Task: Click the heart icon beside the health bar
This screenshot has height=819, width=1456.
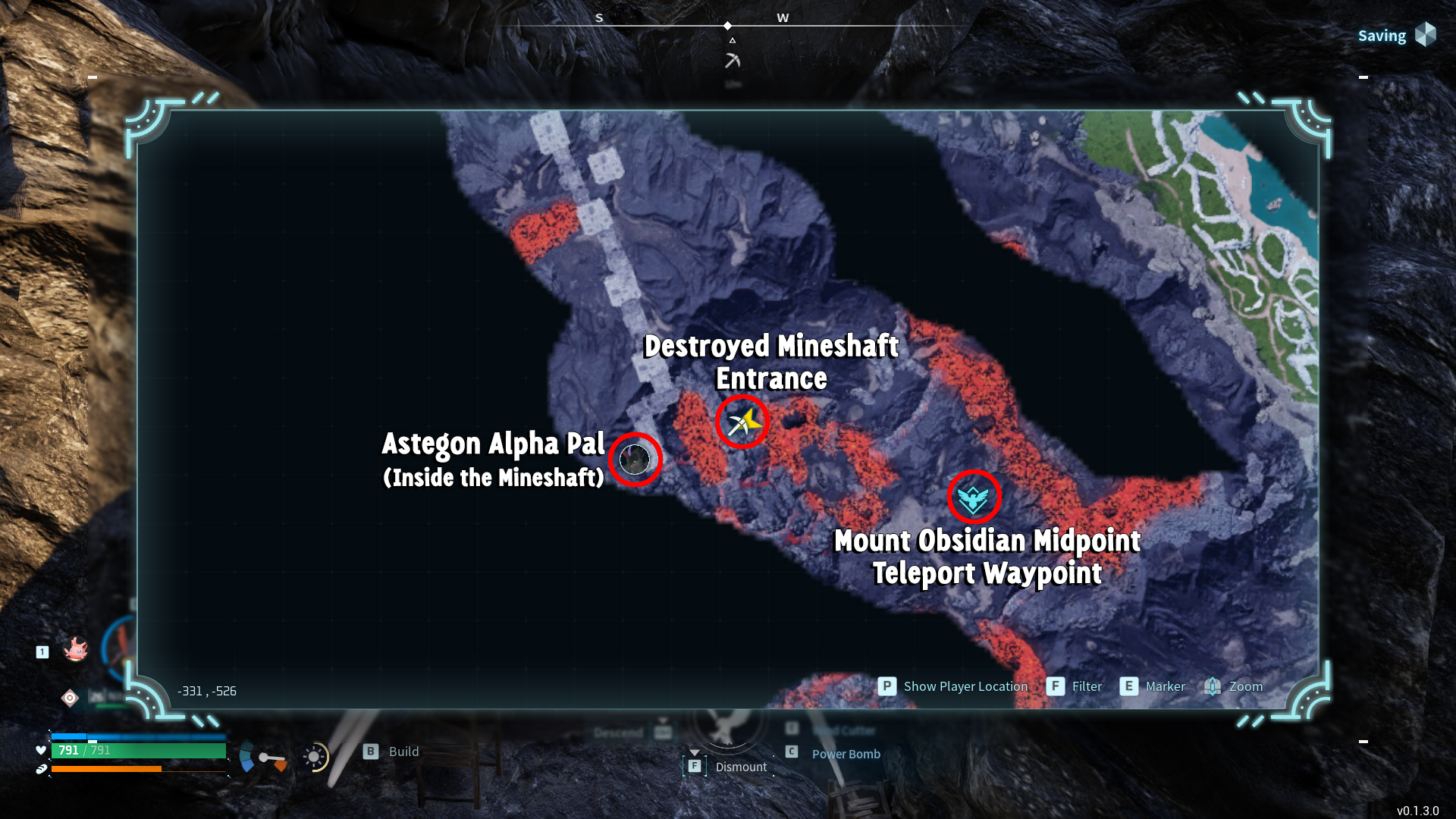Action: tap(39, 750)
